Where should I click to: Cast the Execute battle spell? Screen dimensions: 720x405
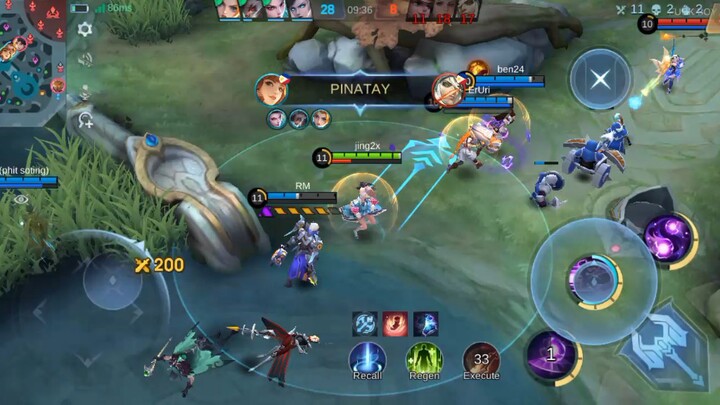tap(481, 359)
